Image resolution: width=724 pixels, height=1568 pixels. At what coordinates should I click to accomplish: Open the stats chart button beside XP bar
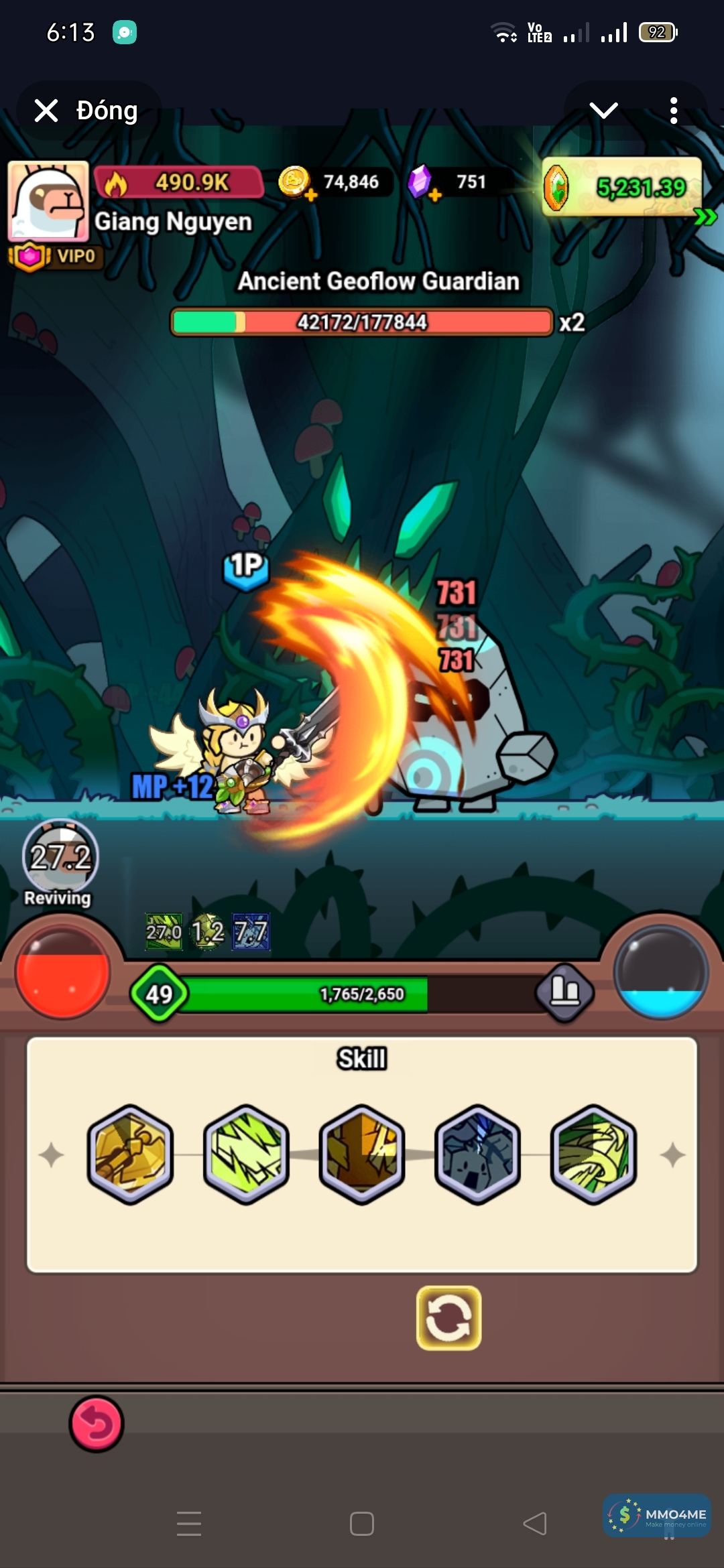(564, 992)
